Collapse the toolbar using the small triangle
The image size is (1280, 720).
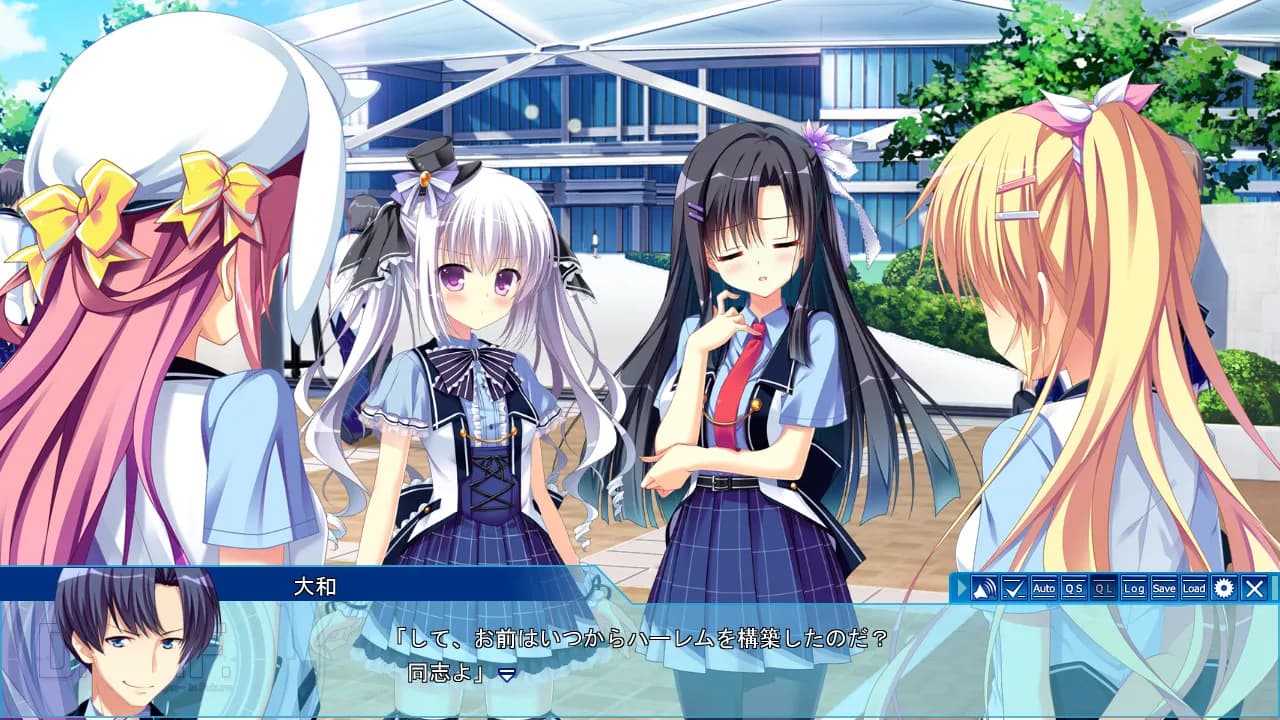[x=962, y=589]
